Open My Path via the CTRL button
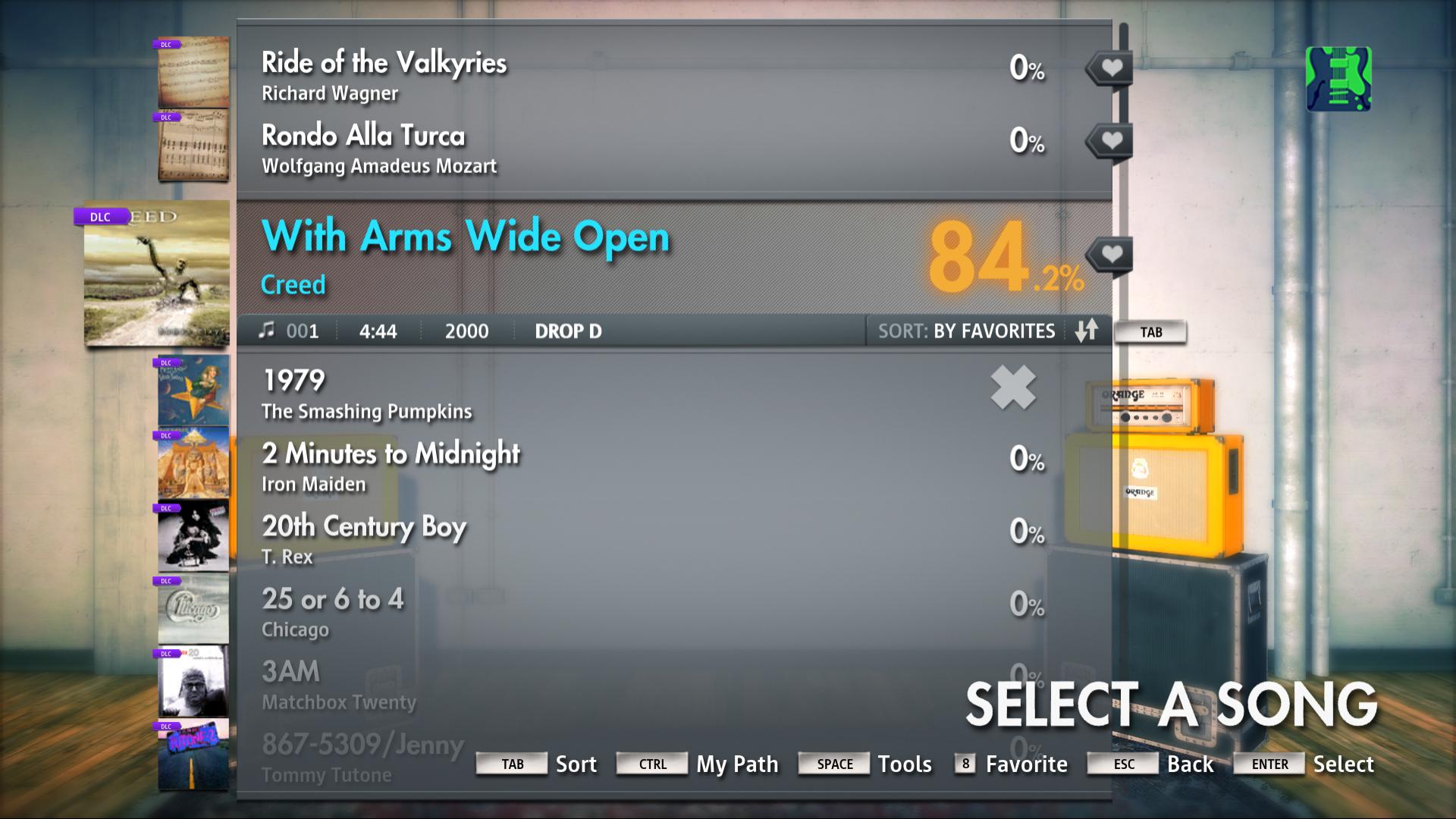1456x819 pixels. pyautogui.click(x=651, y=764)
